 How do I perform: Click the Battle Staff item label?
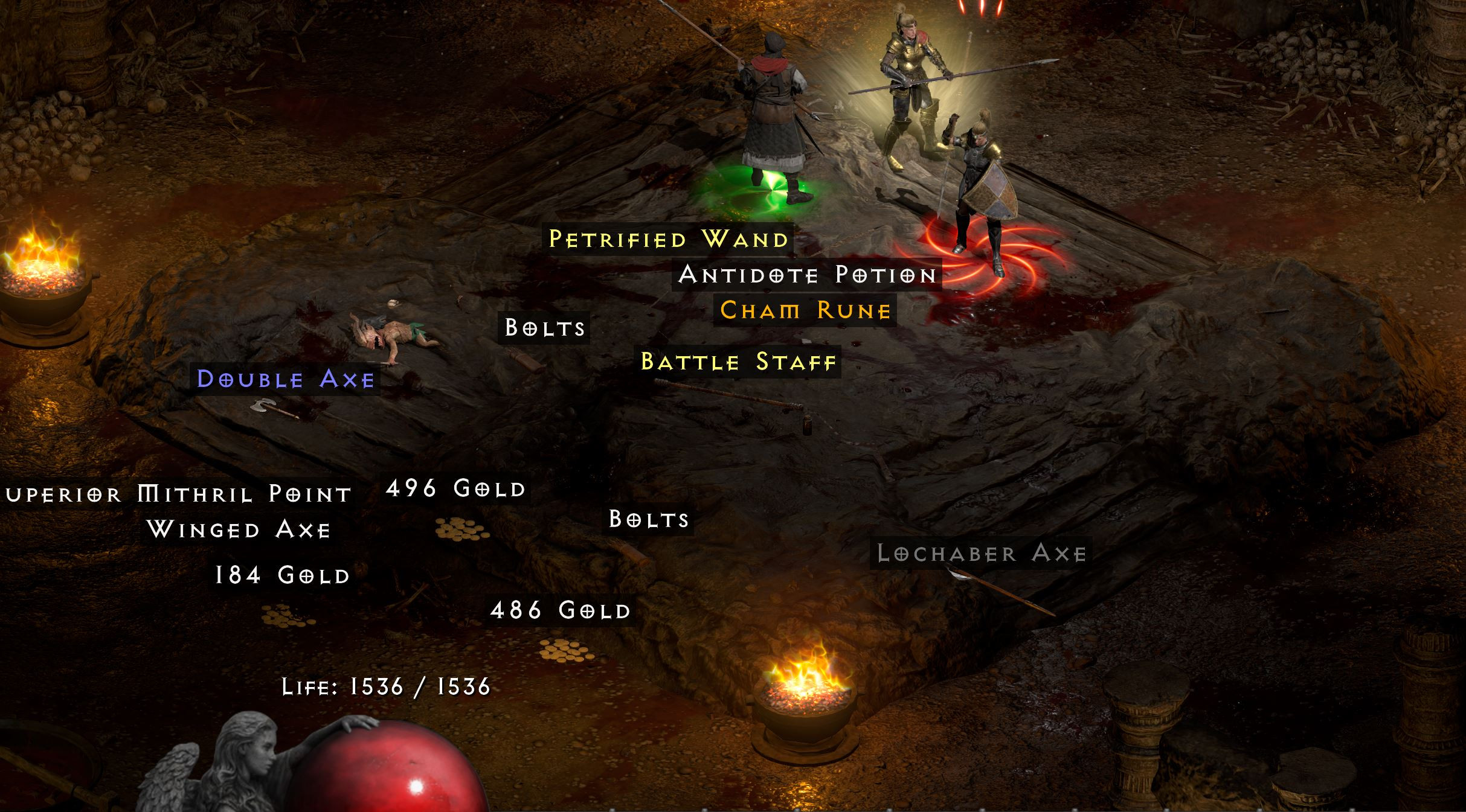(739, 362)
